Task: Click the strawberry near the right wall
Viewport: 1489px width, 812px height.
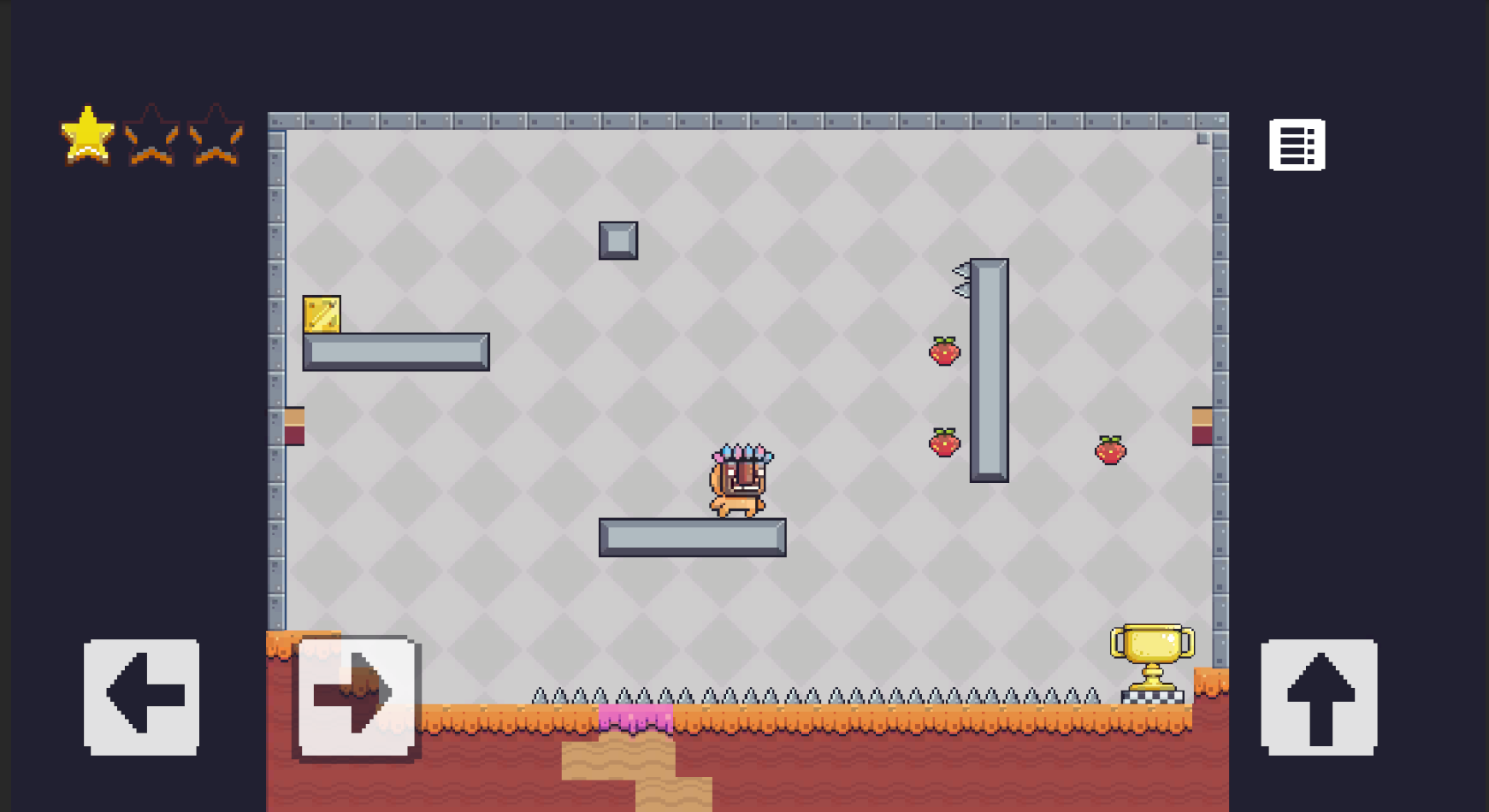Action: click(x=1110, y=448)
